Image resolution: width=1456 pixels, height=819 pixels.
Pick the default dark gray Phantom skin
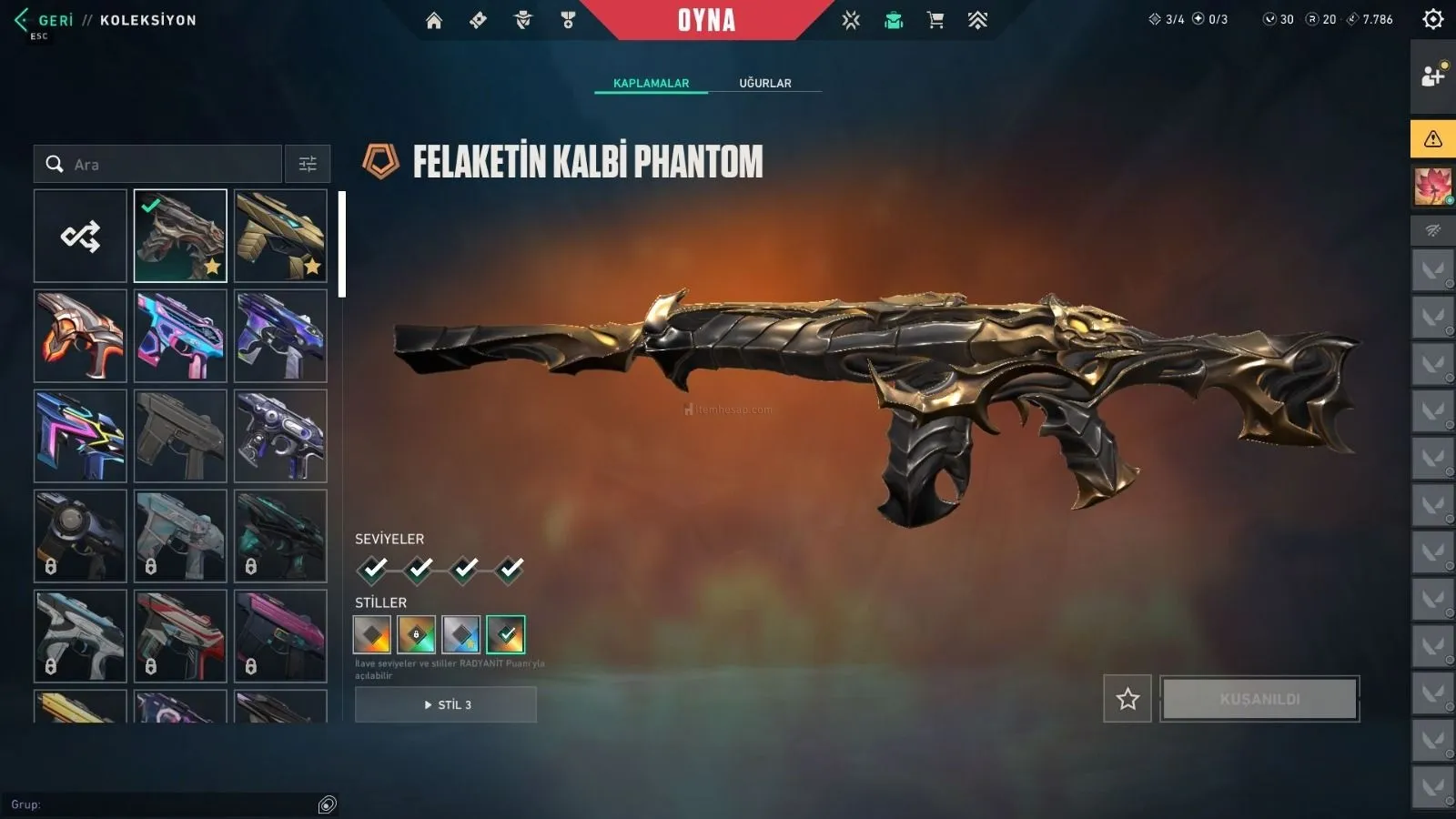point(180,436)
